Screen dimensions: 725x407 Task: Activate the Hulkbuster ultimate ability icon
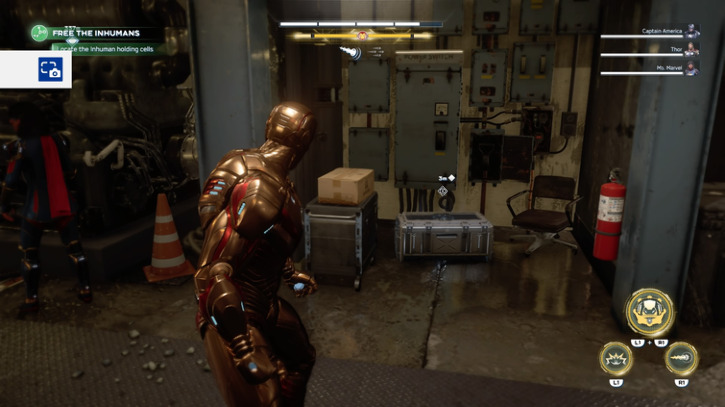(x=650, y=312)
